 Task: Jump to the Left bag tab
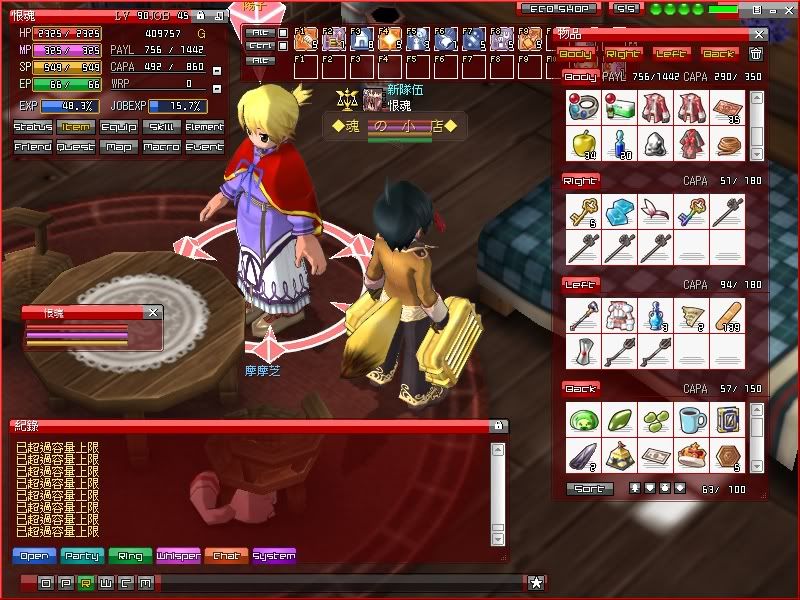(x=670, y=53)
